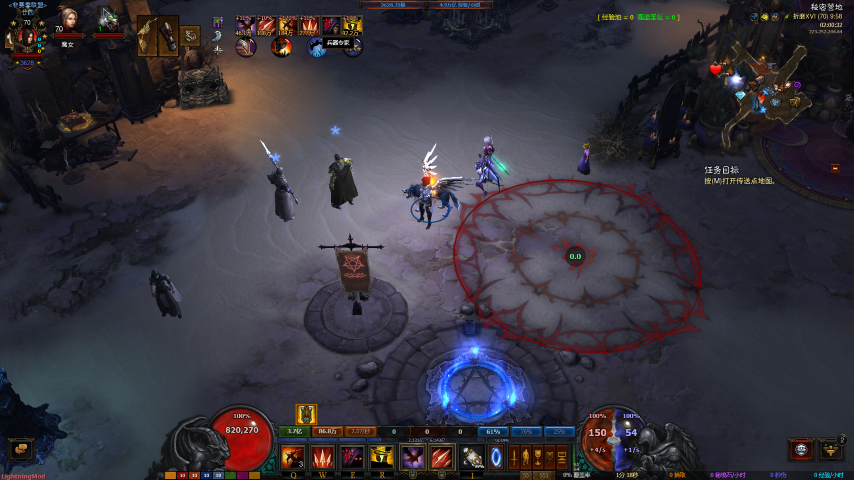Screen dimensions: 854x480
Task: Click the player character portrait frame
Action: [27, 39]
